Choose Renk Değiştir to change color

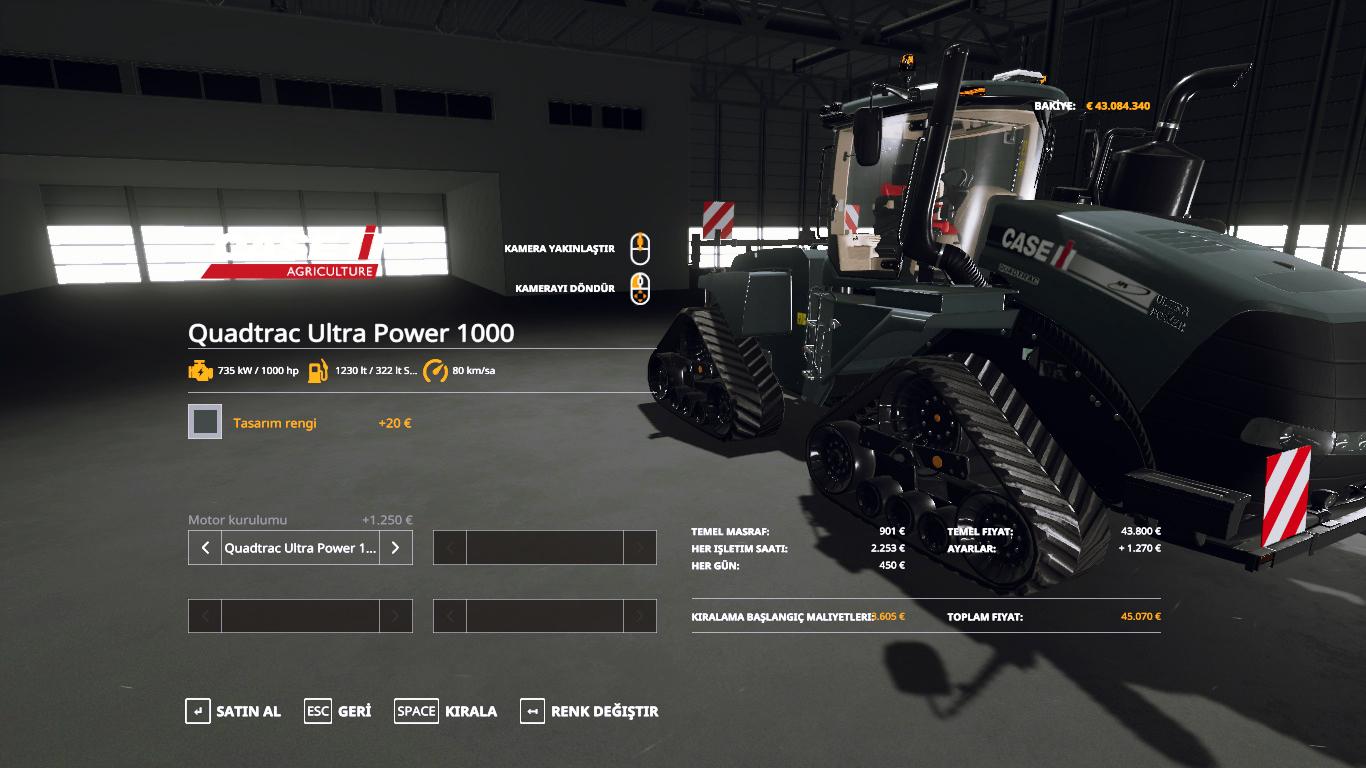pyautogui.click(x=589, y=711)
